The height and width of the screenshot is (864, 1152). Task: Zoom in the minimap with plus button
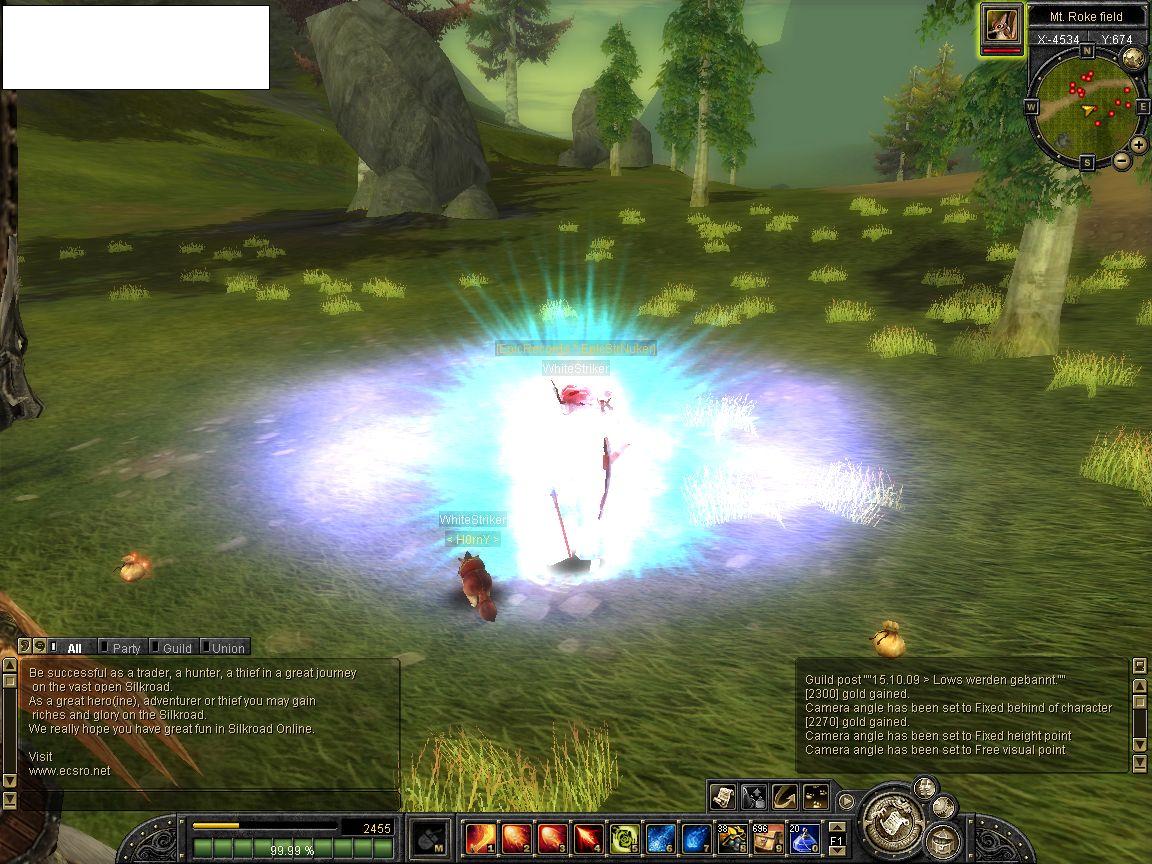point(1139,145)
